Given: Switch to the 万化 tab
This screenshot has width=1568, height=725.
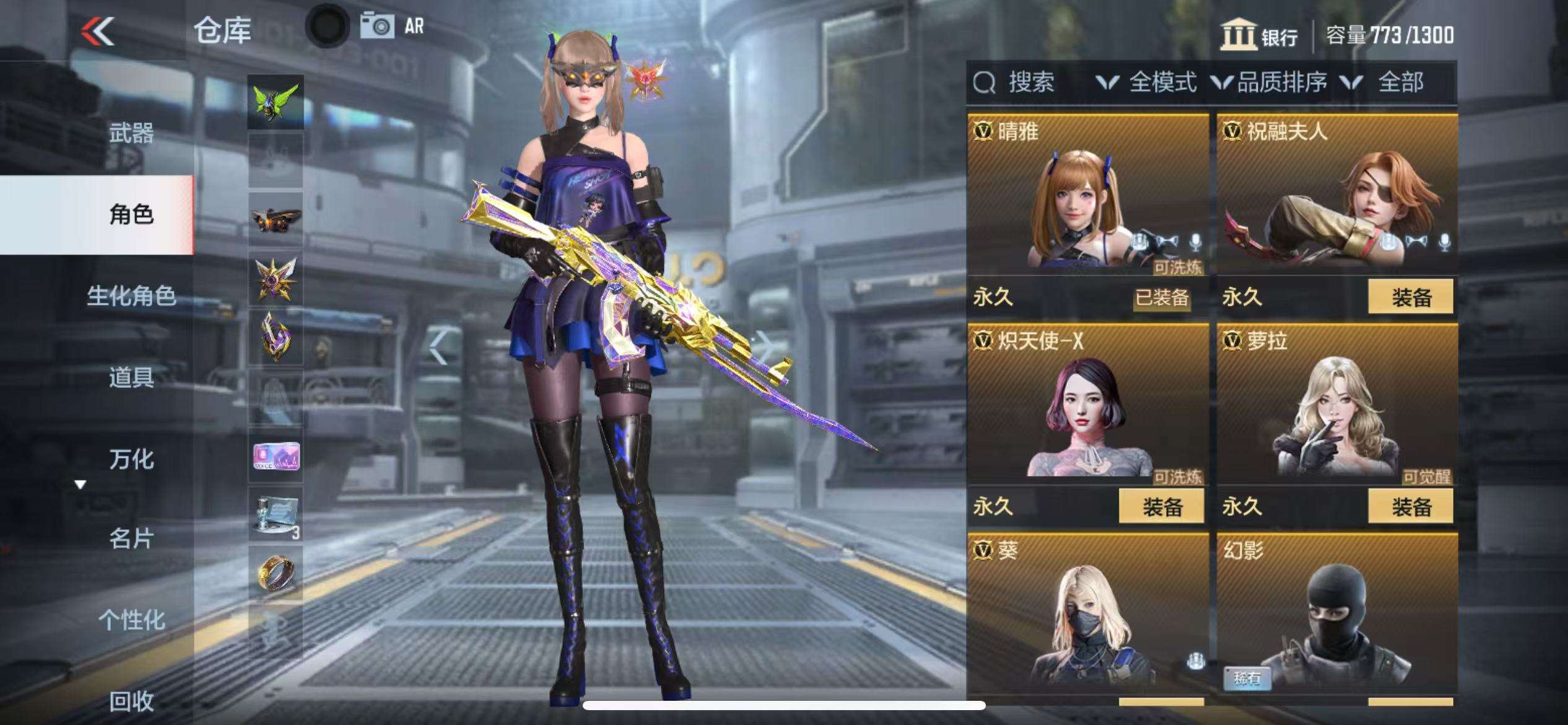Looking at the screenshot, I should pos(131,459).
